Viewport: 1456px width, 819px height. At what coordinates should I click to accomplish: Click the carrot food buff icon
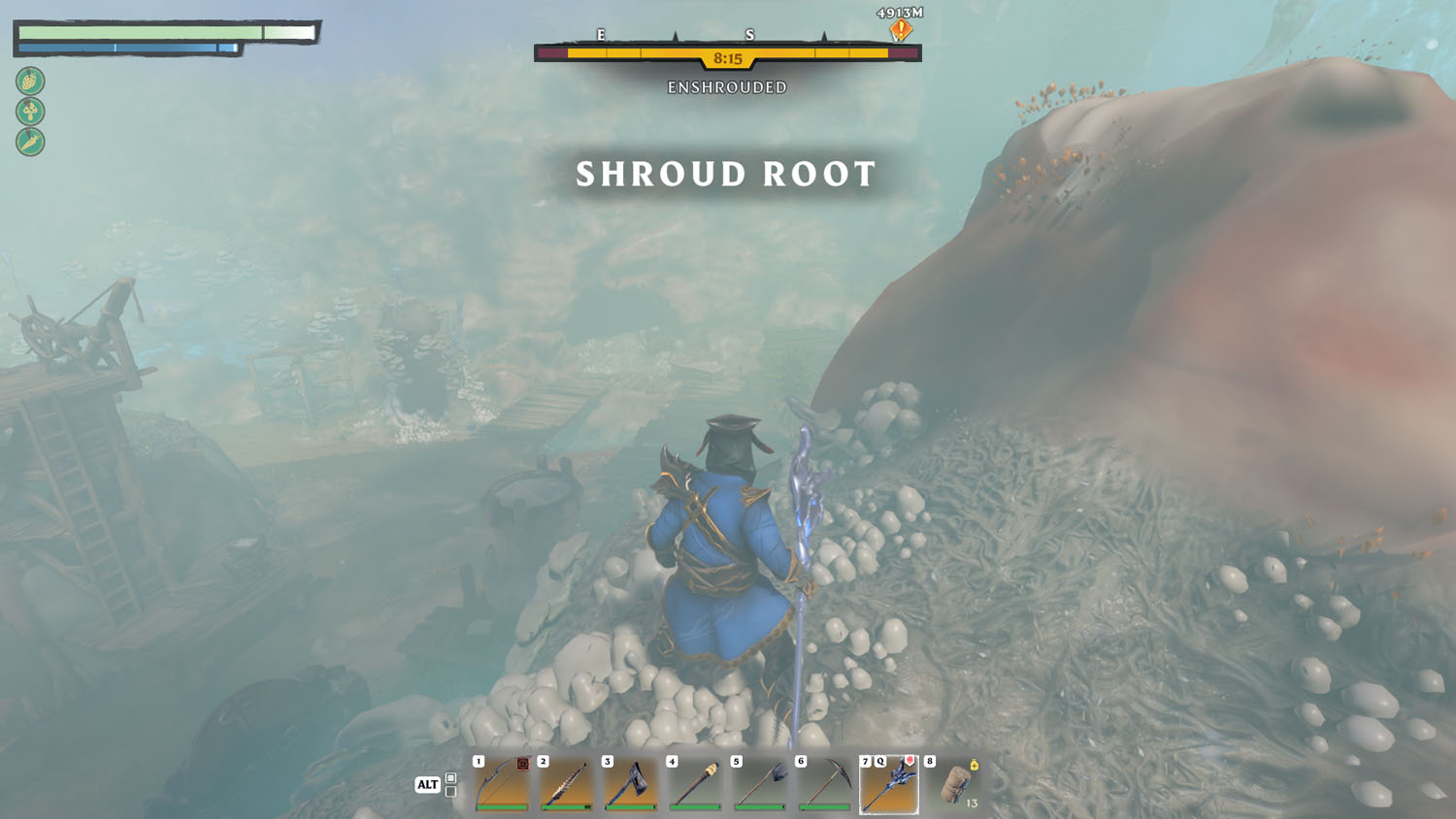[30, 143]
